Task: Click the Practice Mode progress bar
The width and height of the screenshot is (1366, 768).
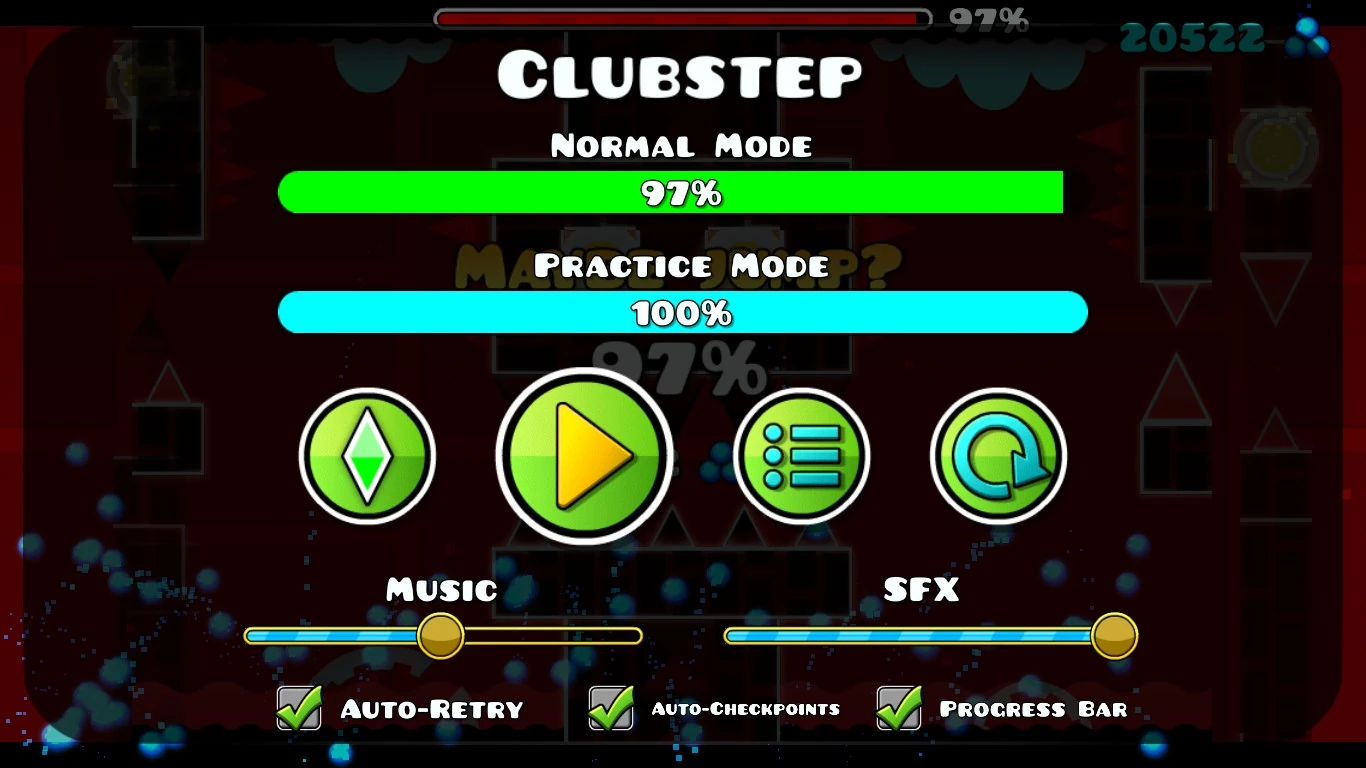Action: tap(682, 312)
